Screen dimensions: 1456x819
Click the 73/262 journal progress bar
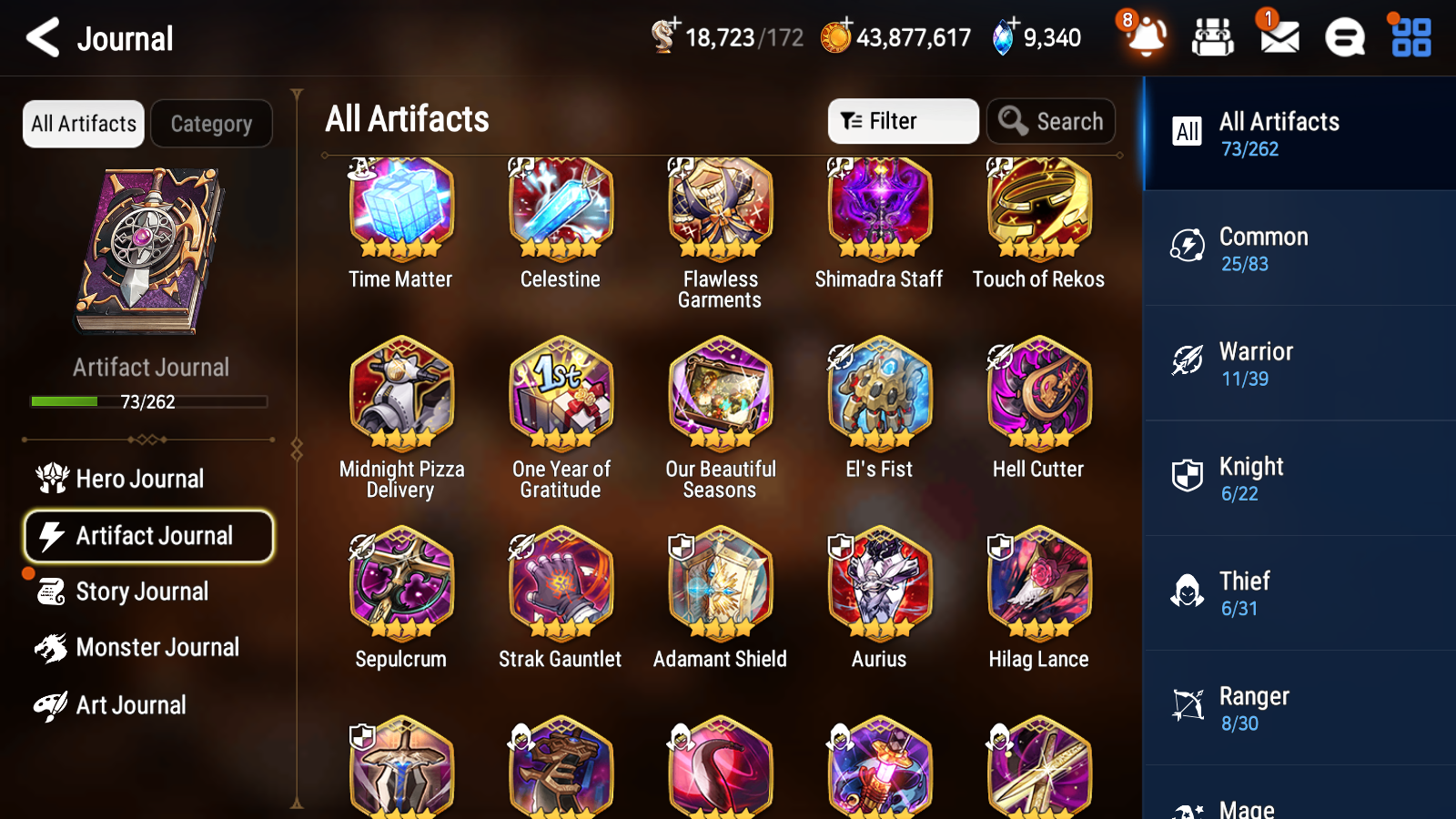(x=148, y=401)
